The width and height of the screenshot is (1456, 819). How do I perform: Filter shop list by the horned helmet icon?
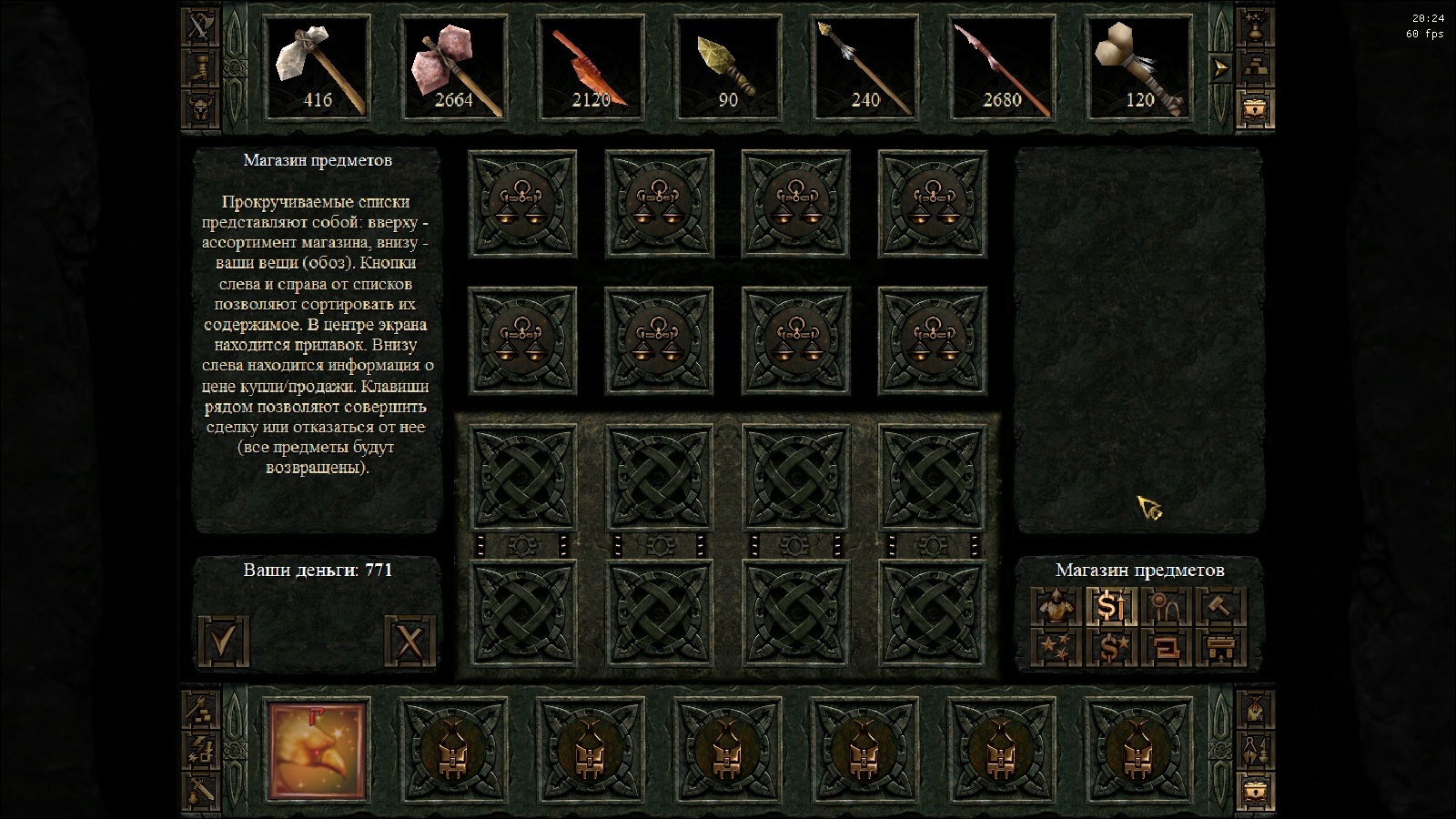click(x=198, y=108)
